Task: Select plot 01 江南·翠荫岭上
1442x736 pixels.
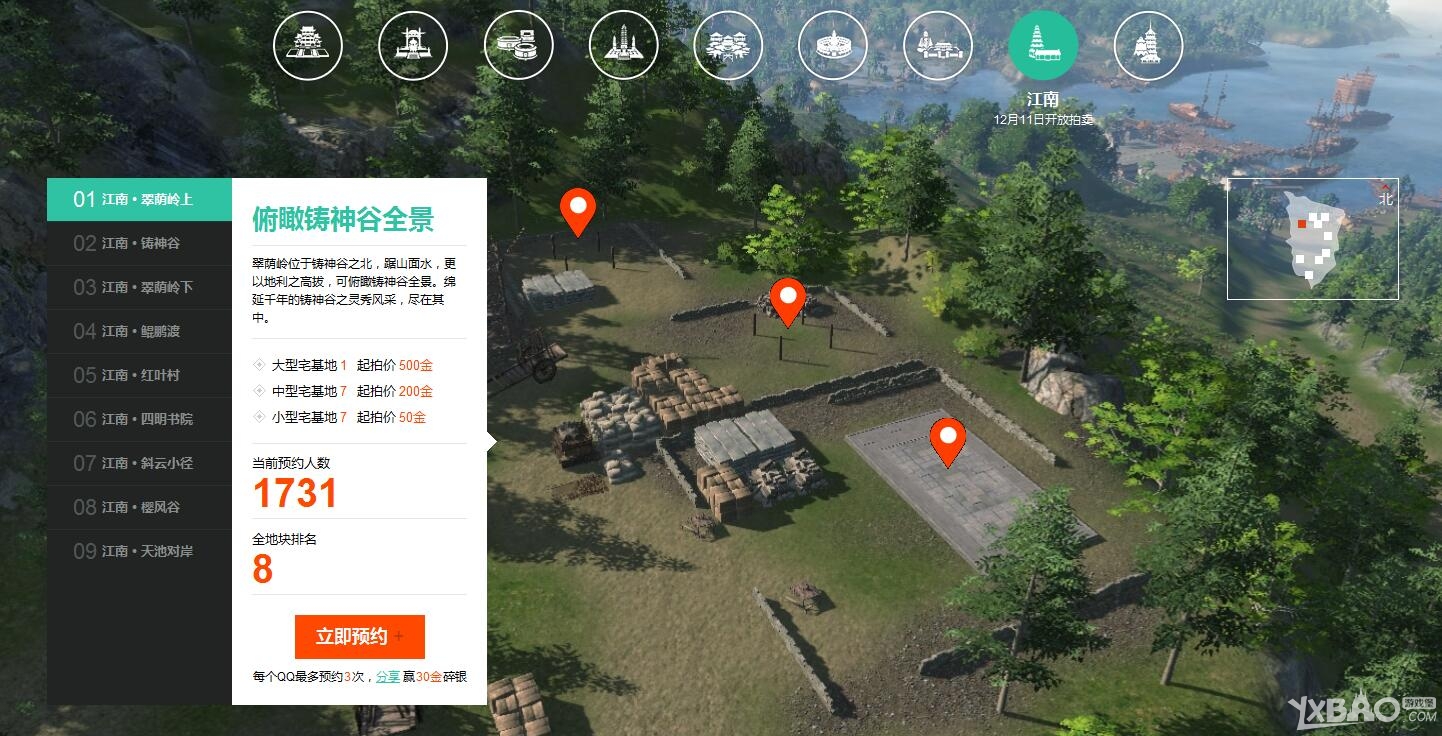Action: pyautogui.click(x=140, y=199)
